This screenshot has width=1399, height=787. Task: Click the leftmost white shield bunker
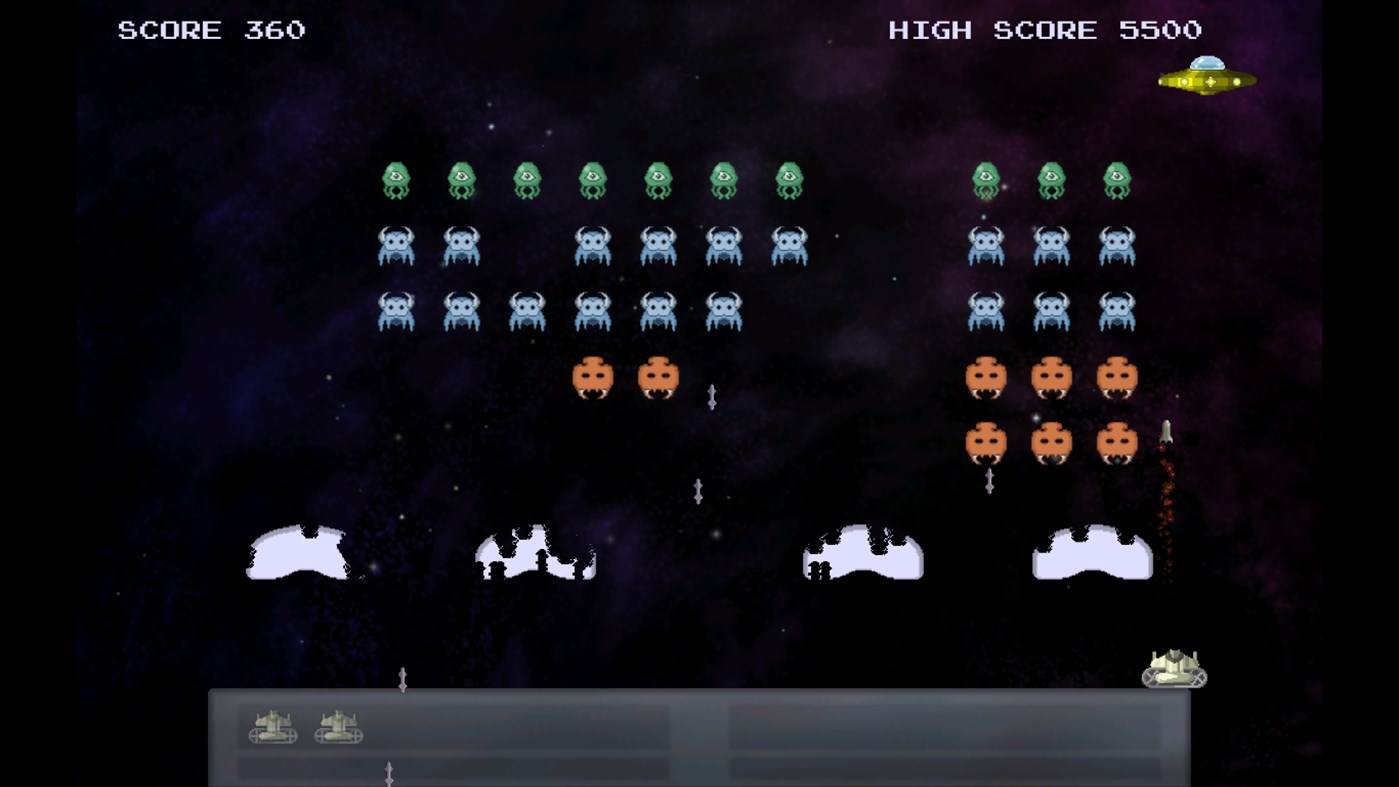[296, 550]
